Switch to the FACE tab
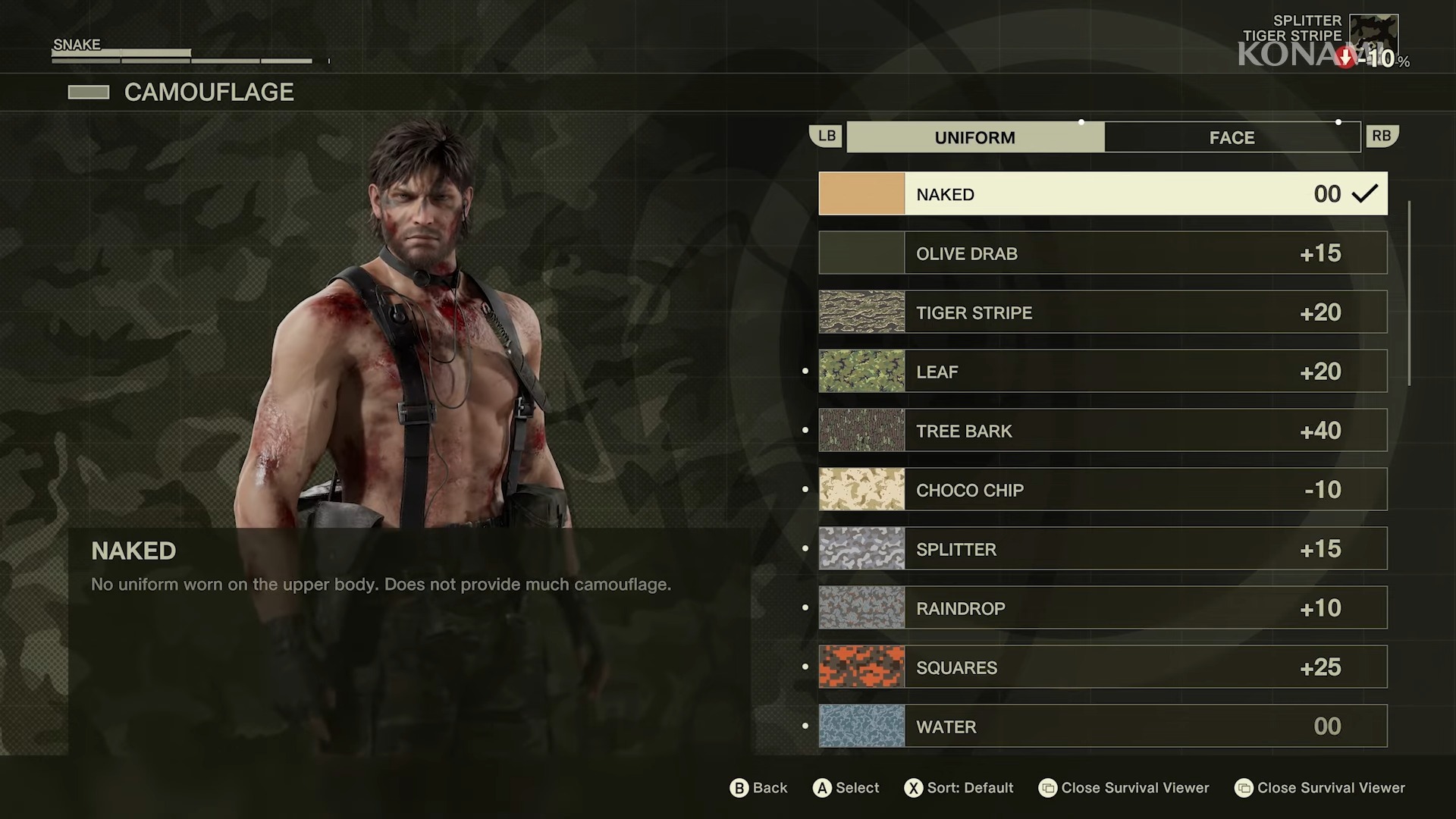The height and width of the screenshot is (819, 1456). click(x=1232, y=137)
